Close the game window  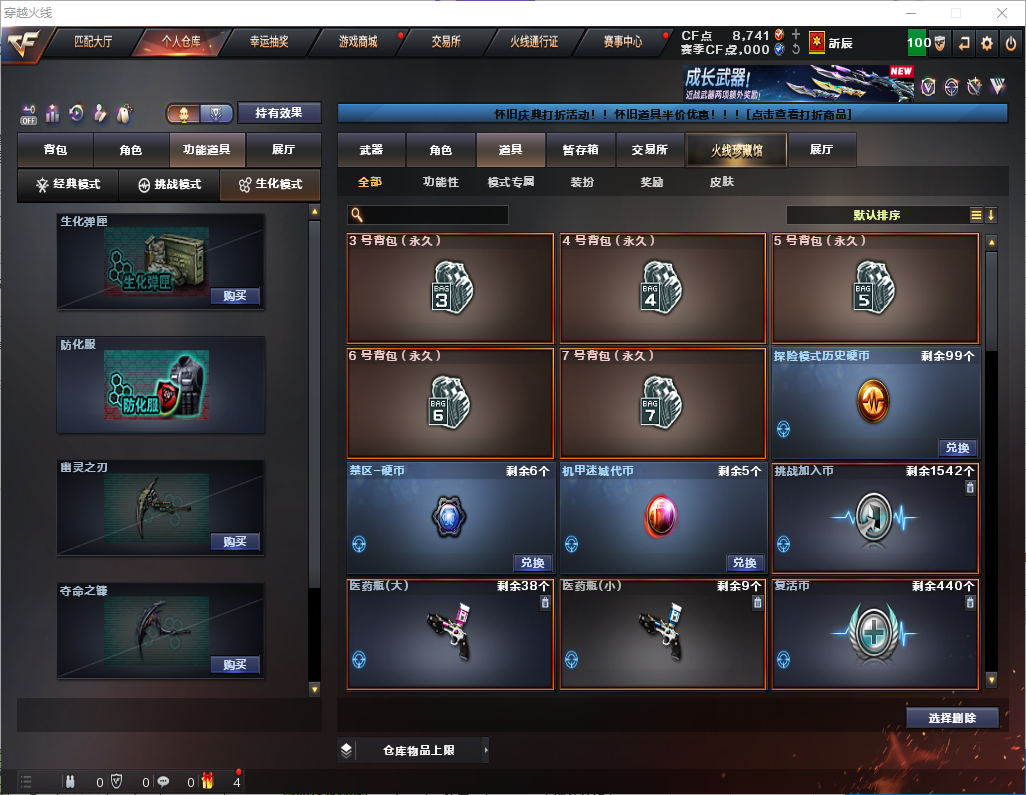(x=1002, y=13)
